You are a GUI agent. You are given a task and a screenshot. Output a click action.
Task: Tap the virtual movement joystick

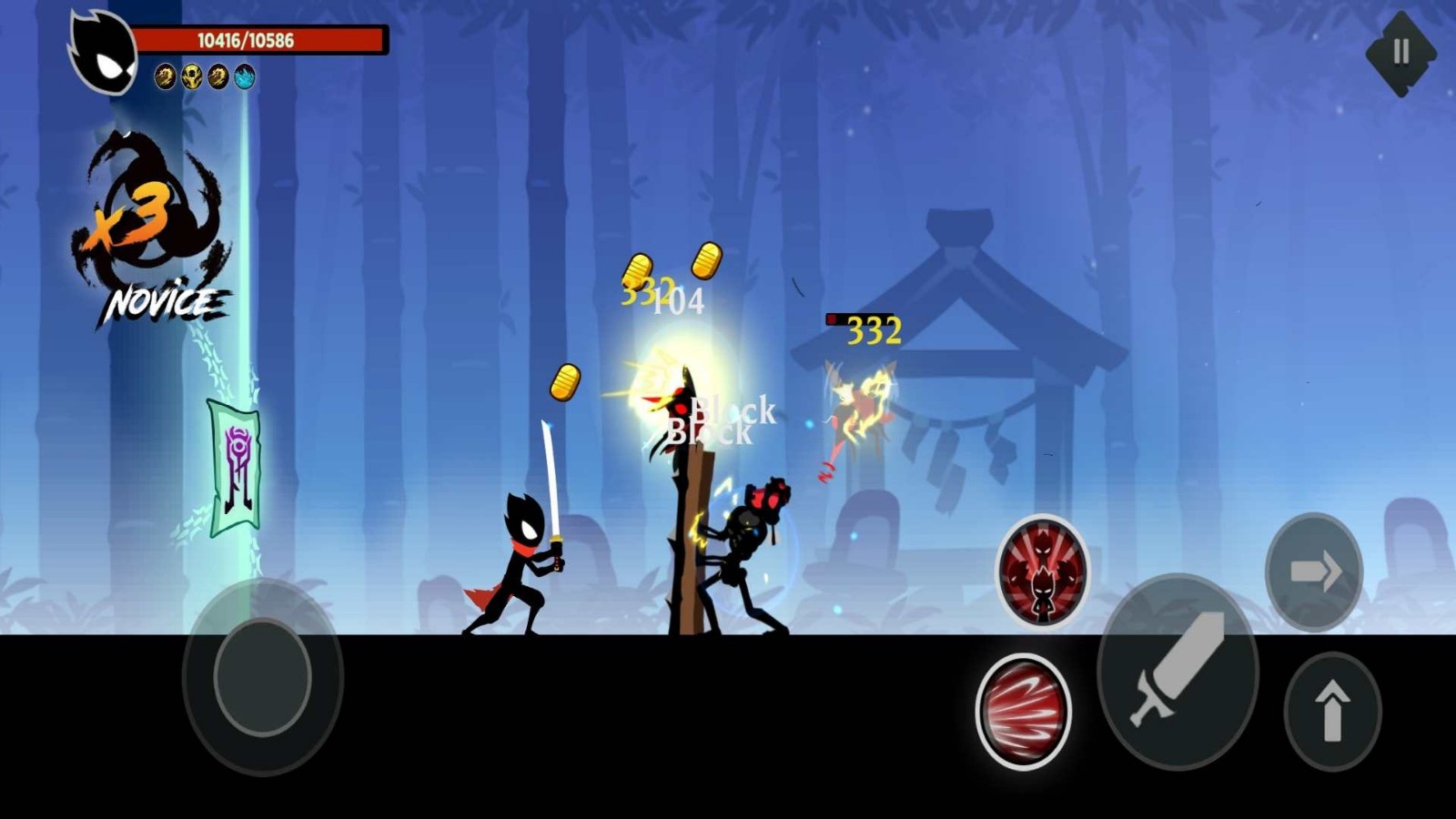pos(262,677)
